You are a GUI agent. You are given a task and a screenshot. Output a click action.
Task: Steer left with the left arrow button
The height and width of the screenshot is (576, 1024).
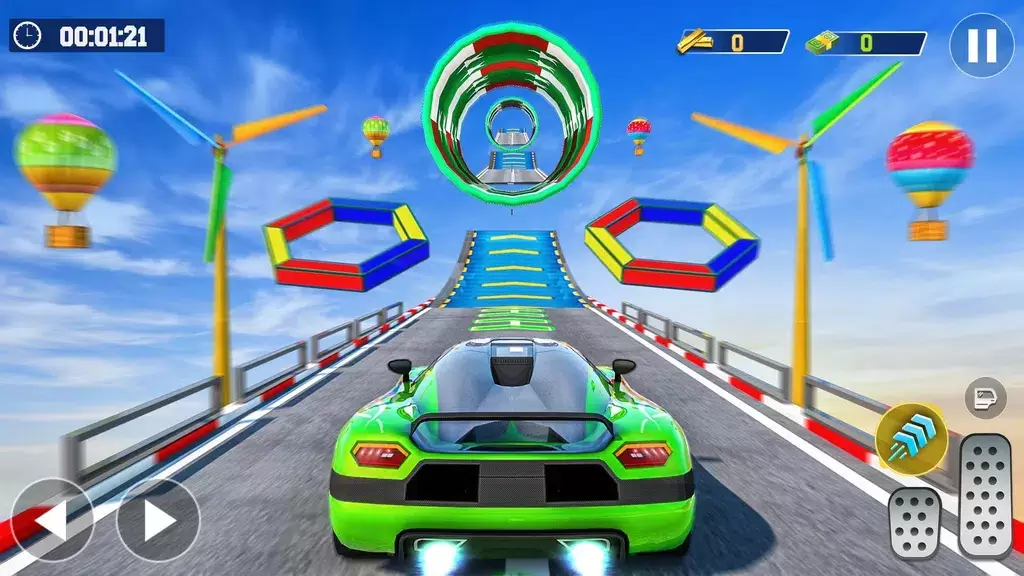point(52,519)
